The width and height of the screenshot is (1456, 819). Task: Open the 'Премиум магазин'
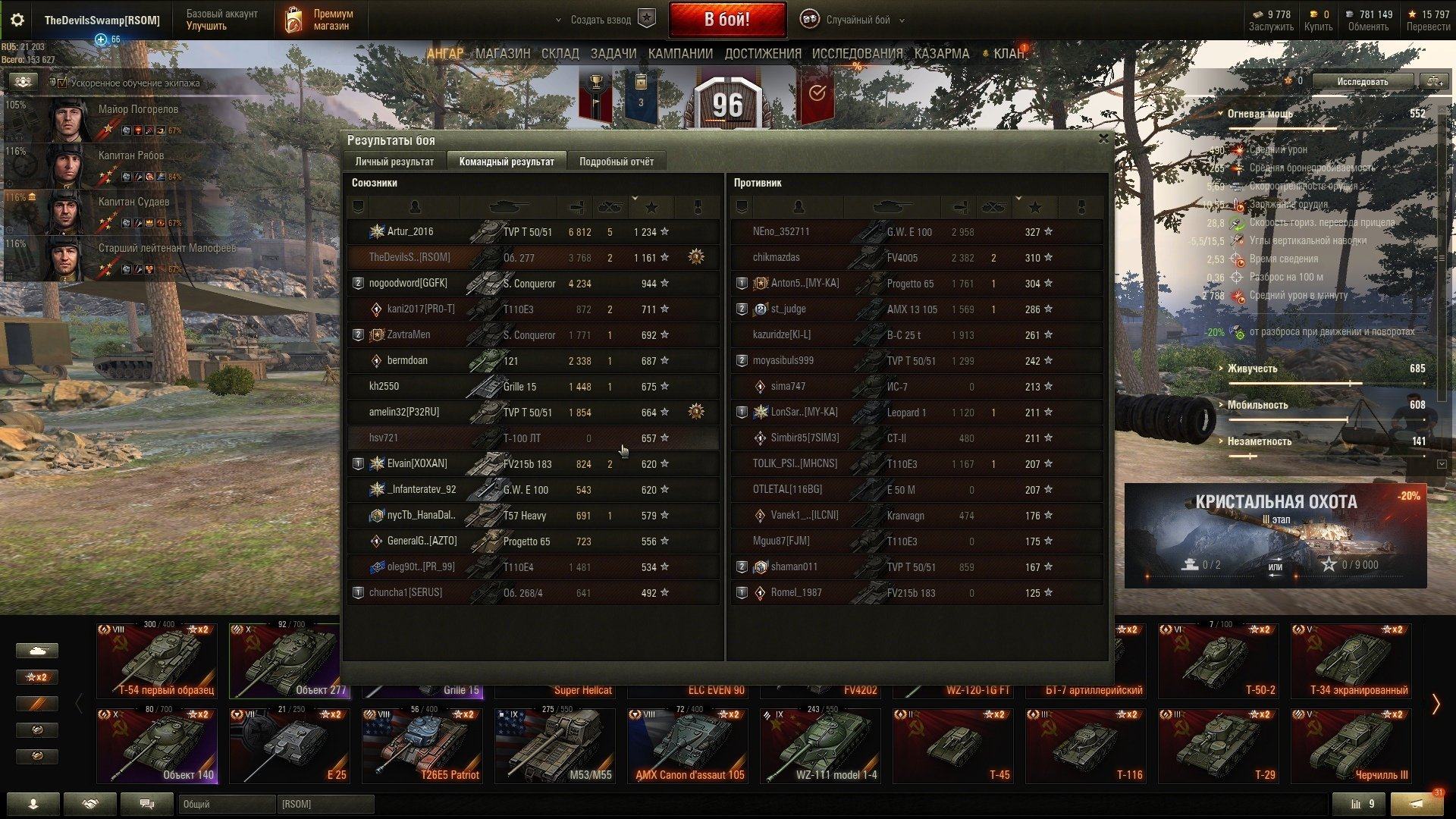tap(320, 20)
